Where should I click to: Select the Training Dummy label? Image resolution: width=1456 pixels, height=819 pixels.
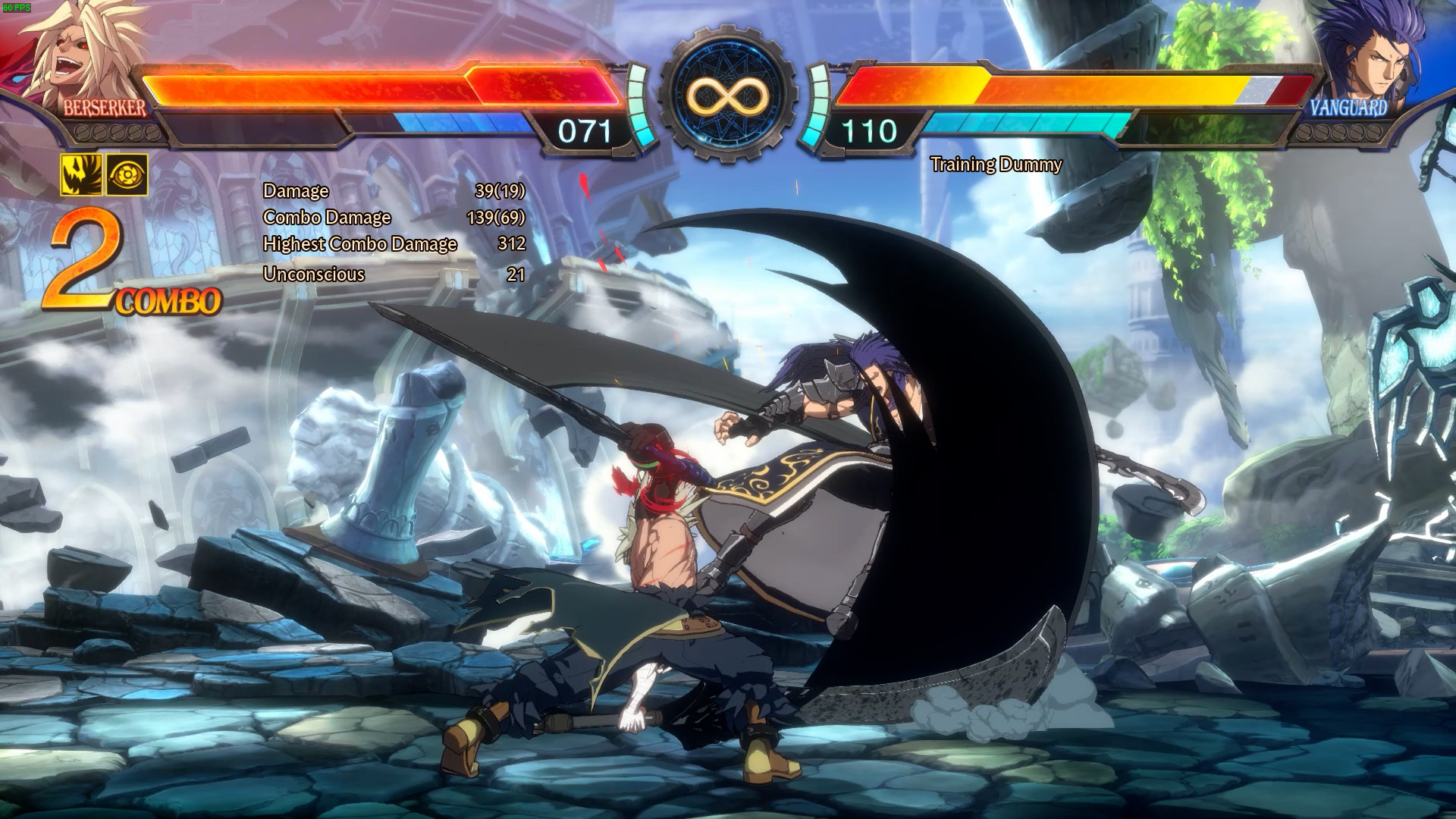pyautogui.click(x=997, y=165)
